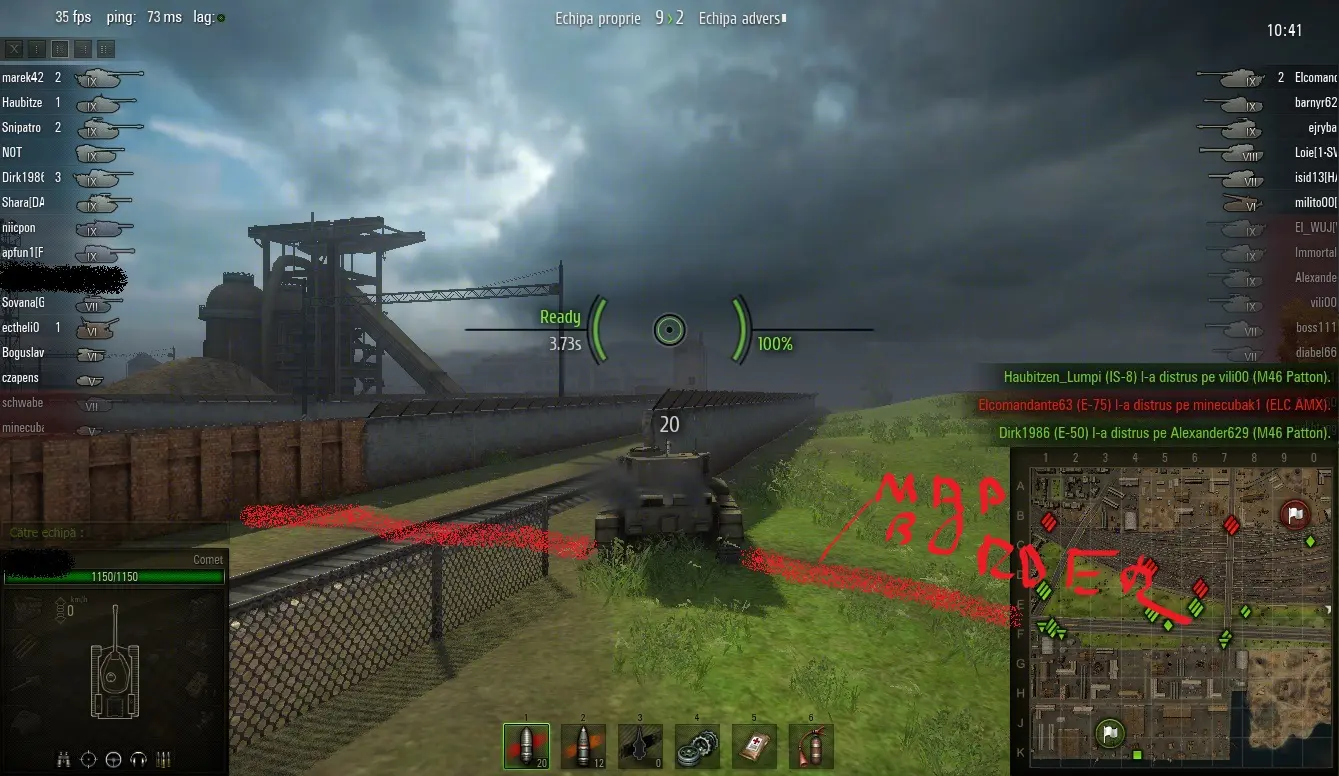Select Dirk1986 in the team list

(23, 177)
